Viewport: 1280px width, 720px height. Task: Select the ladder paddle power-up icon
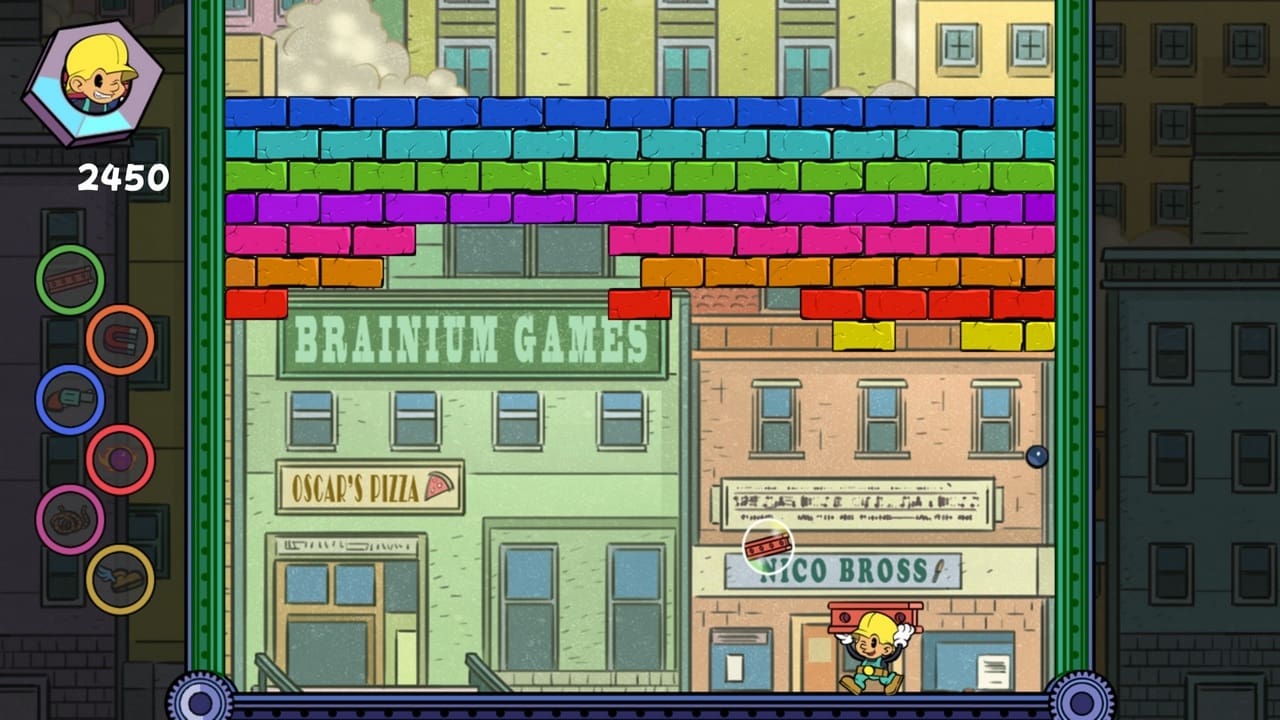[x=68, y=280]
